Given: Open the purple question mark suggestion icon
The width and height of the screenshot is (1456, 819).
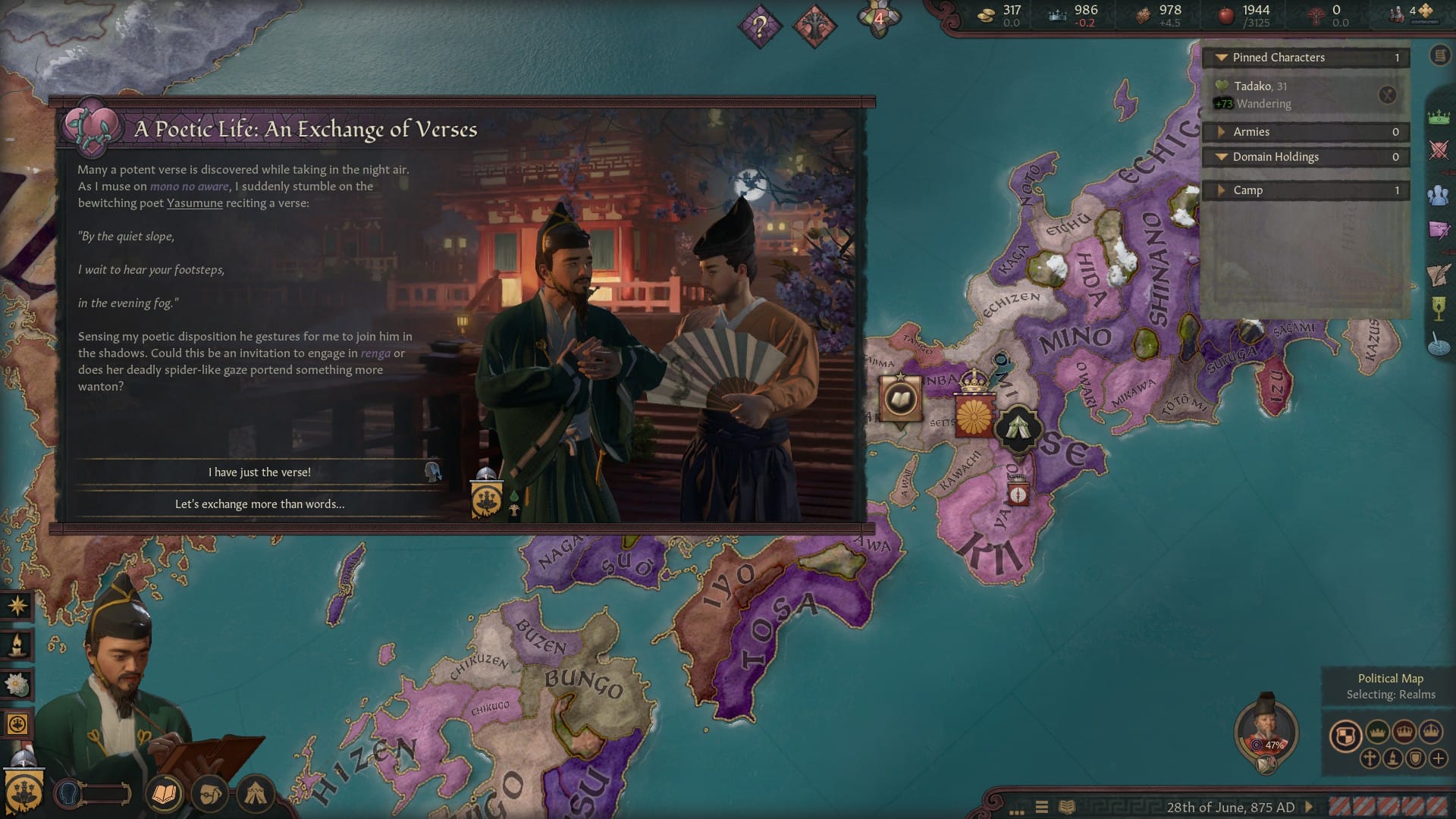Looking at the screenshot, I should [x=759, y=27].
